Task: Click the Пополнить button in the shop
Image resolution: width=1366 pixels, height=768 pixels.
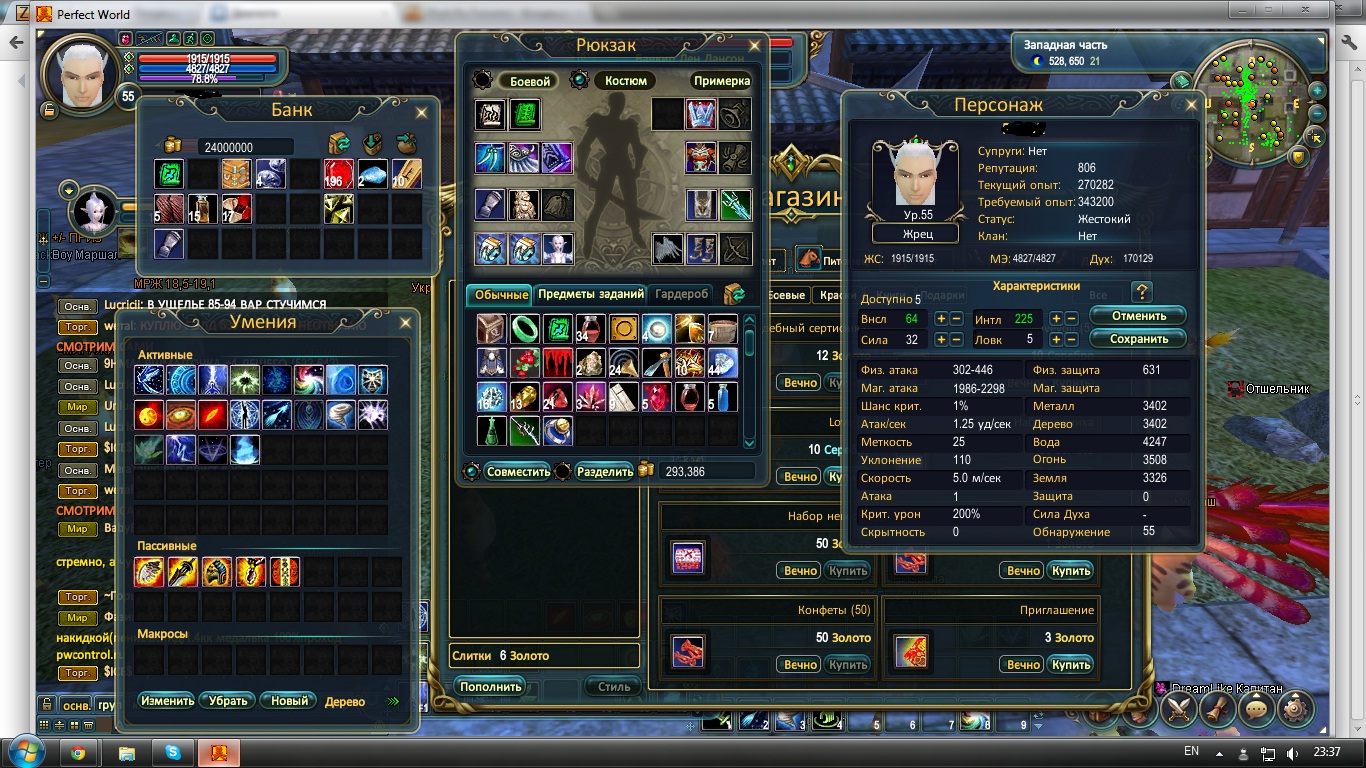Action: pyautogui.click(x=491, y=687)
